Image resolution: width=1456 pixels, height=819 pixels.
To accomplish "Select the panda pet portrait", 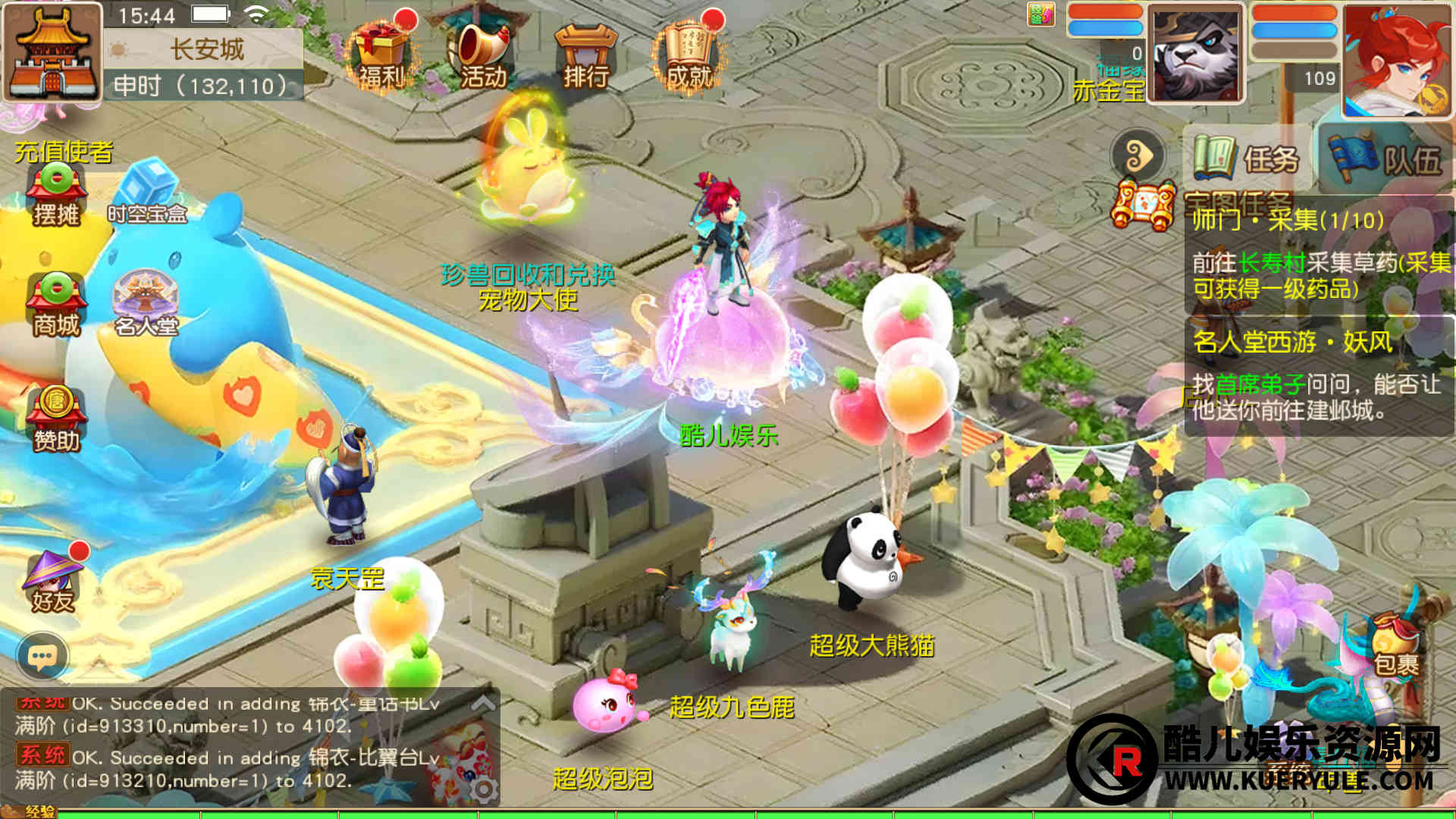I will pyautogui.click(x=1195, y=55).
